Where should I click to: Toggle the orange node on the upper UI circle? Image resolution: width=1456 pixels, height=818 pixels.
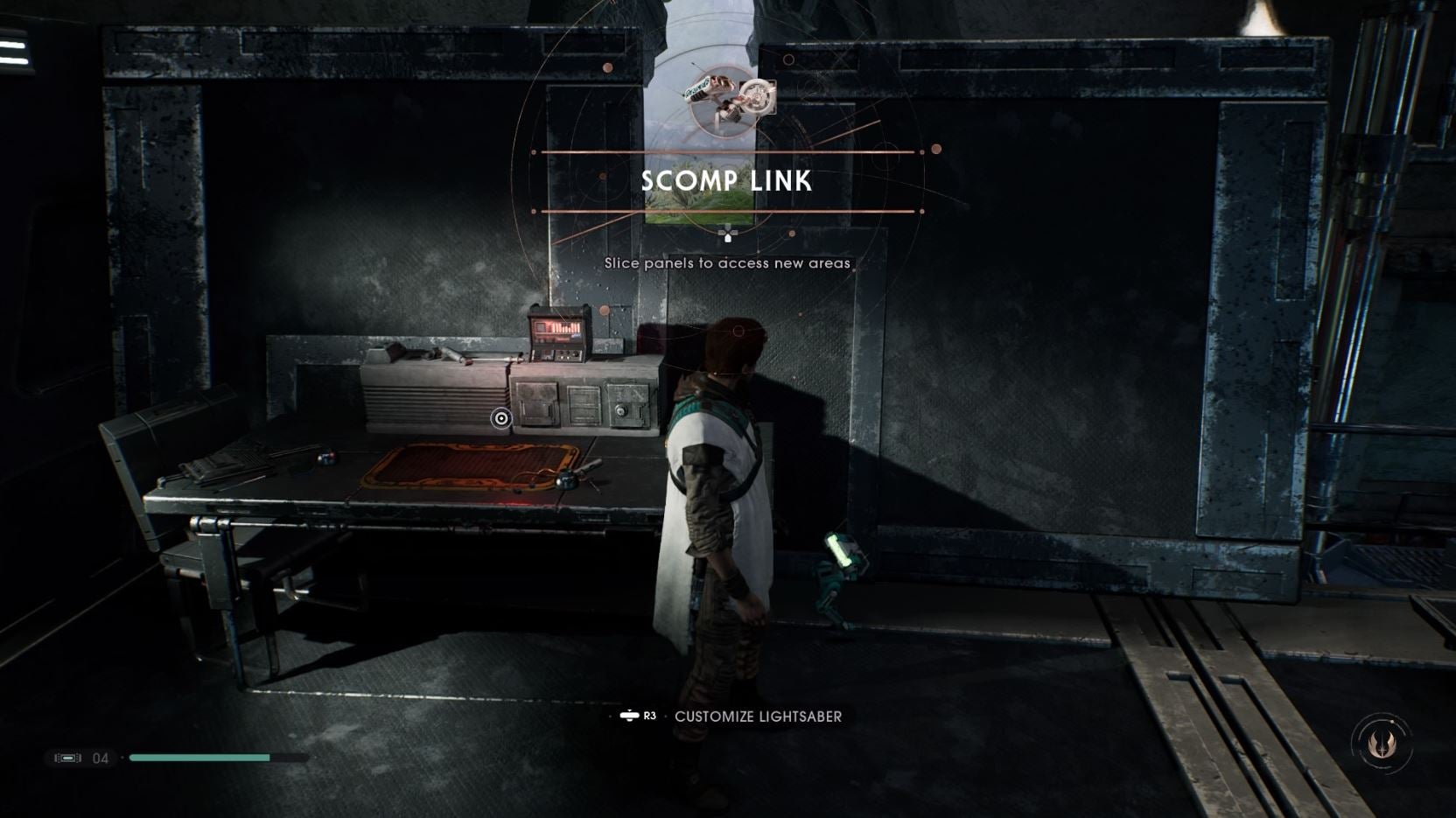608,66
